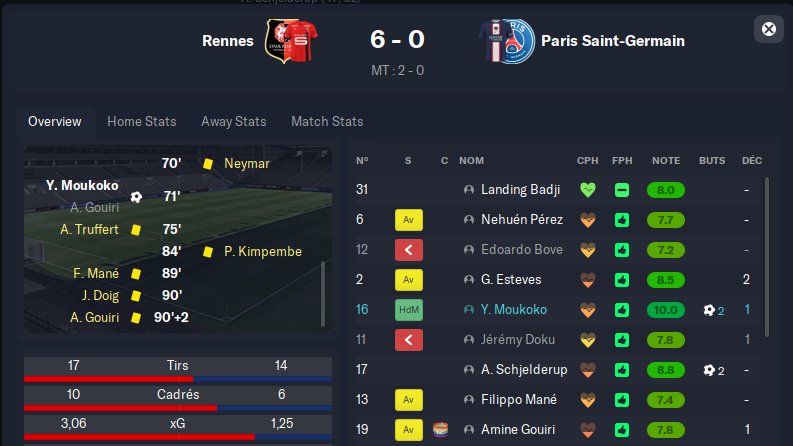
Task: Click P. Kimpembe's 84' booking event
Action: [x=262, y=252]
